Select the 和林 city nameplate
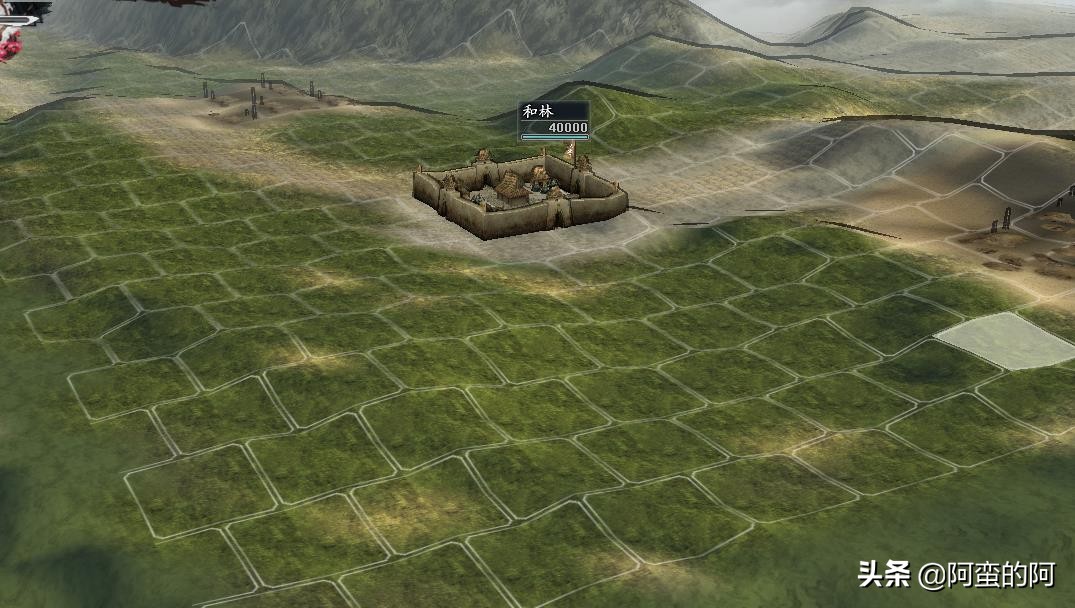This screenshot has height=608, width=1075. (553, 121)
